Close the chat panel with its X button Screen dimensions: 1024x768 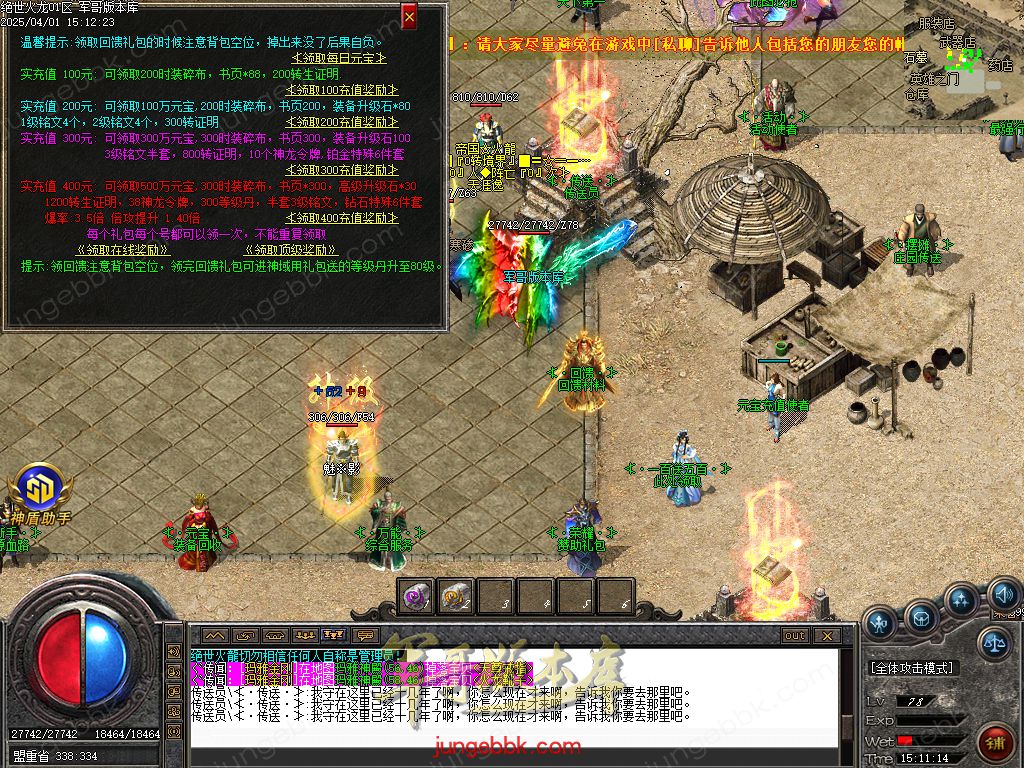pyautogui.click(x=826, y=635)
